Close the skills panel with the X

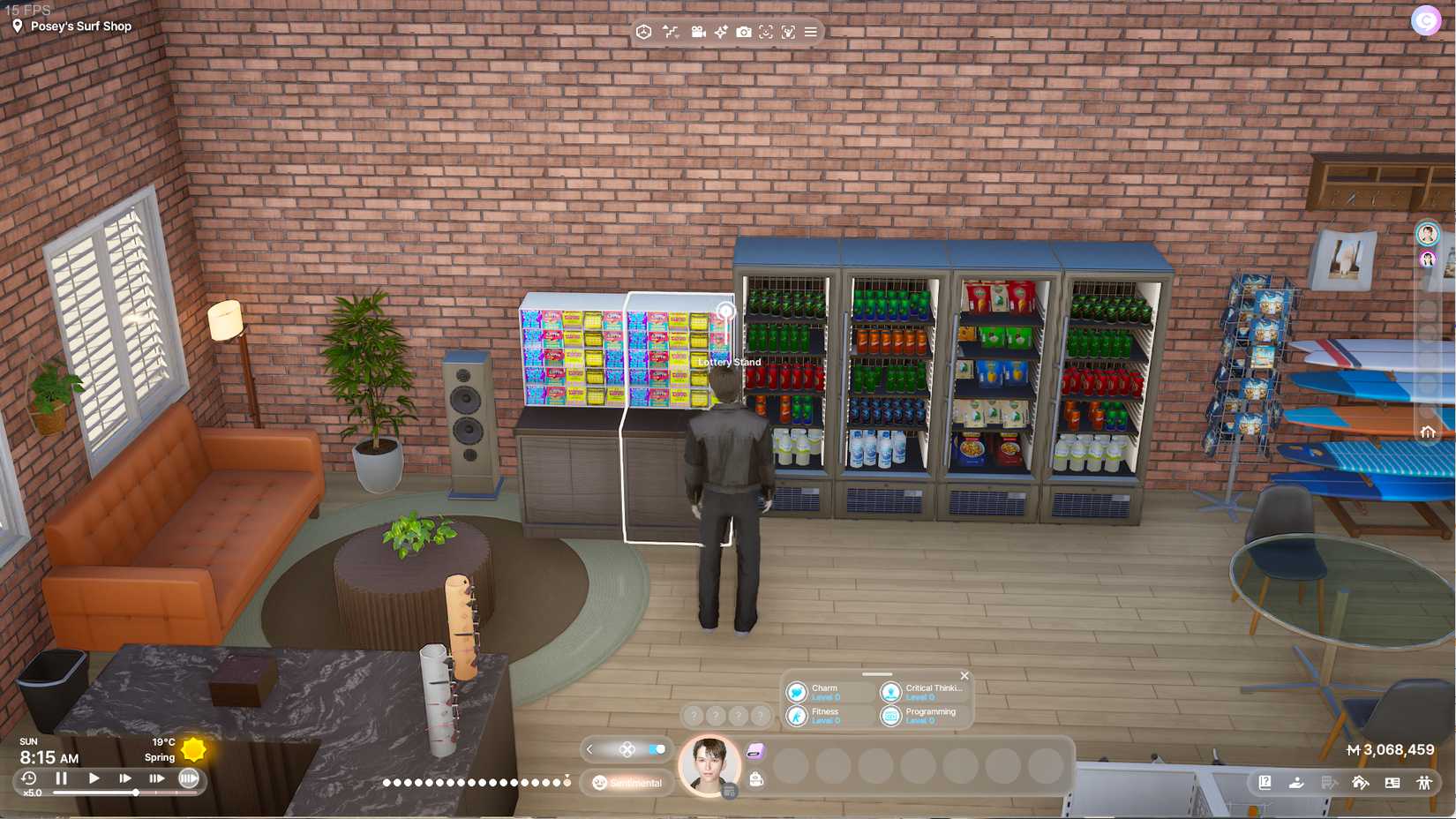pyautogui.click(x=964, y=675)
